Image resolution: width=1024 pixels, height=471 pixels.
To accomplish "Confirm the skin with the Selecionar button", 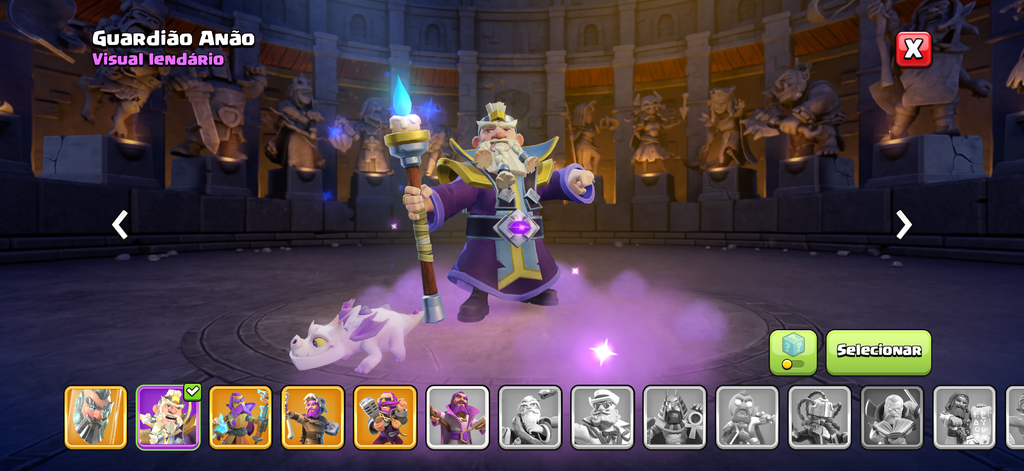I will pyautogui.click(x=878, y=352).
